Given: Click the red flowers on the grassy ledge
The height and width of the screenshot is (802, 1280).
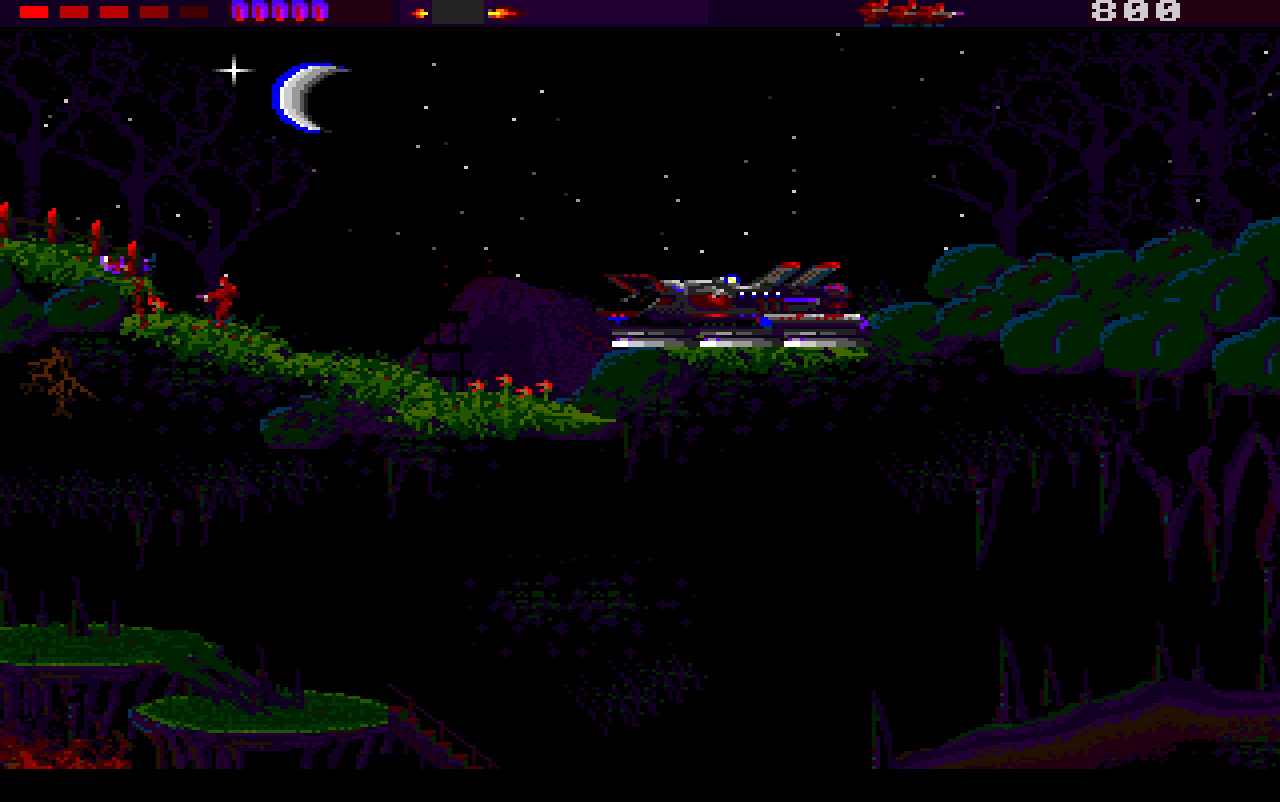Looking at the screenshot, I should tap(510, 385).
